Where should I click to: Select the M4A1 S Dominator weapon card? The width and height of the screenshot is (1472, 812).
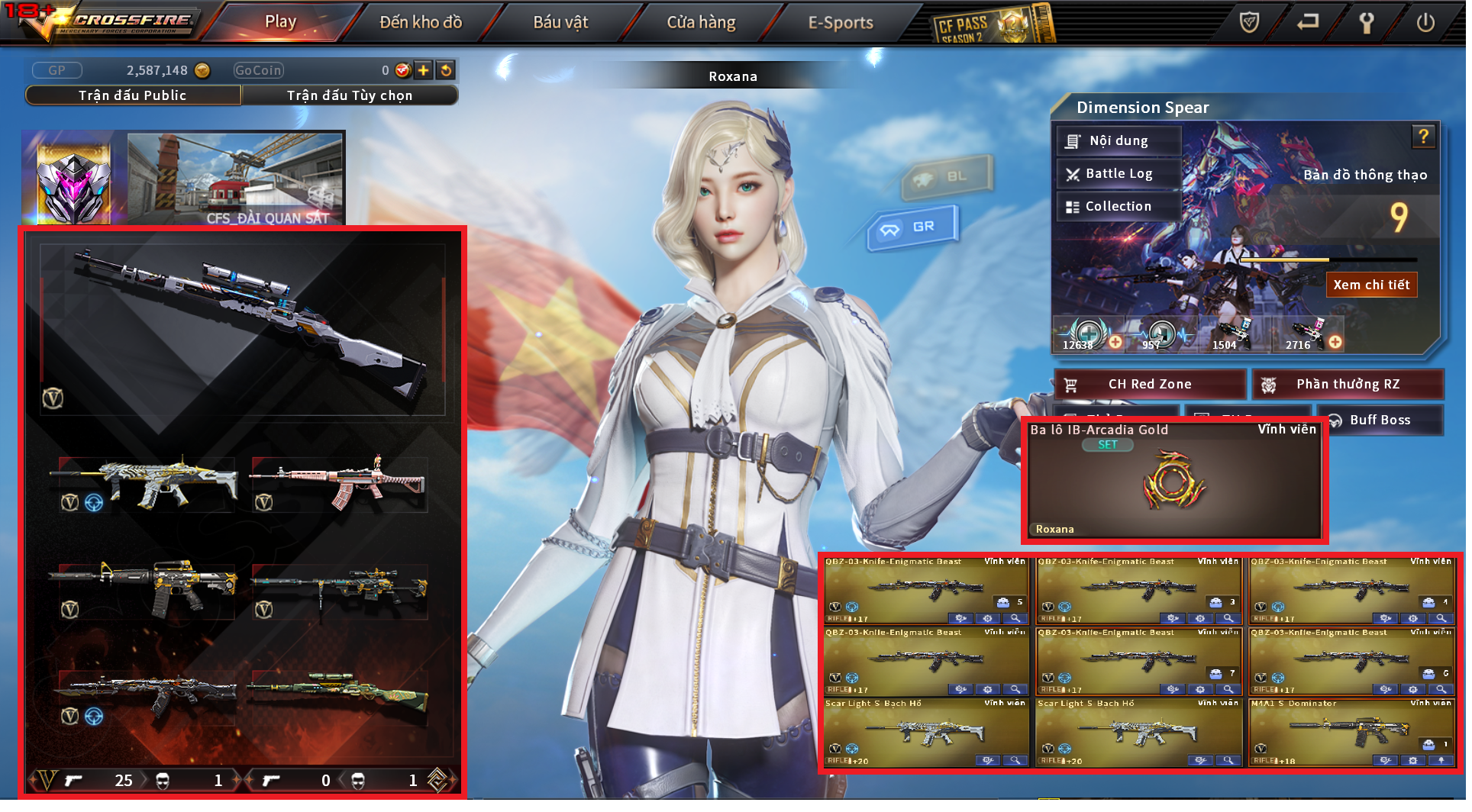click(1351, 733)
